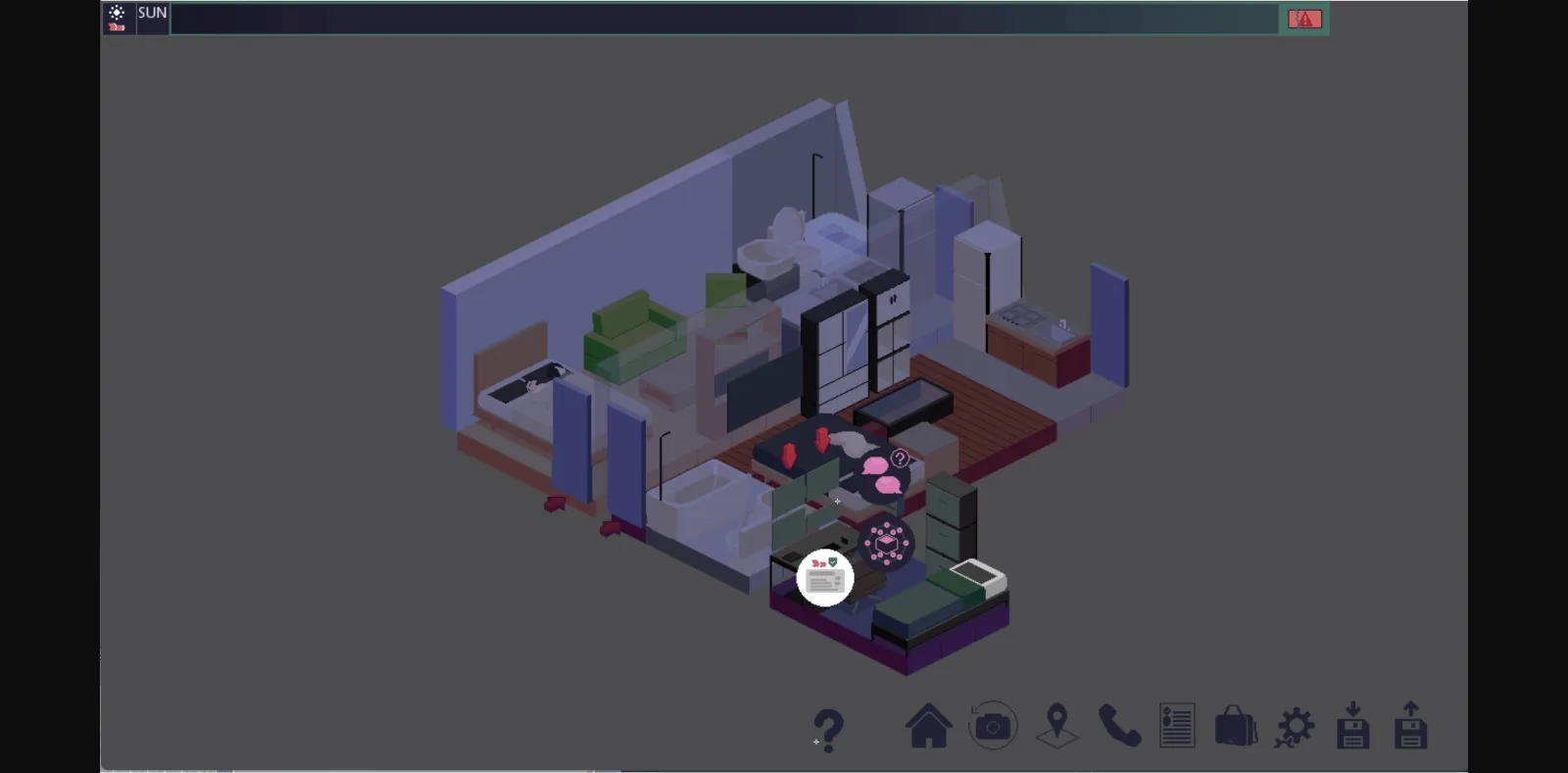This screenshot has height=773, width=1568.
Task: Open the briefcase work icon
Action: pyautogui.click(x=1237, y=726)
